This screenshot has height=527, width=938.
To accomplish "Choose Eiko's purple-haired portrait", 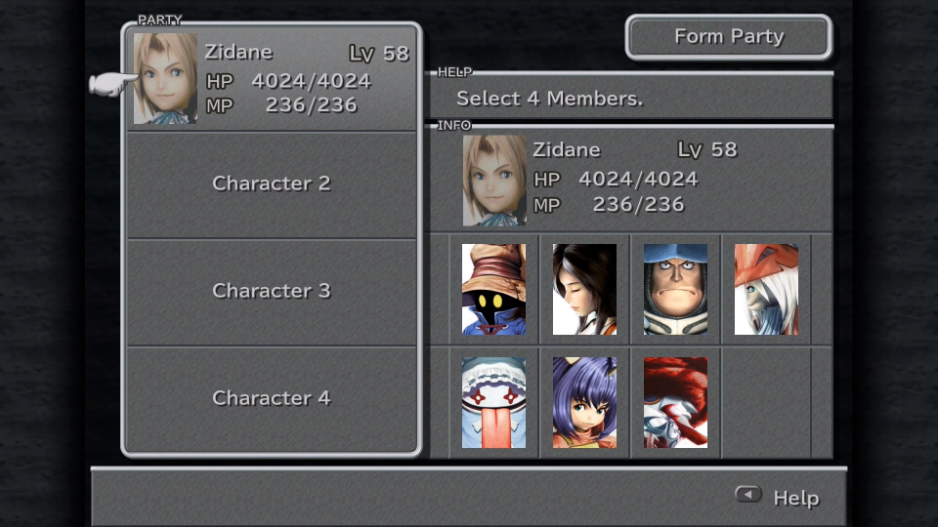I will tap(585, 402).
